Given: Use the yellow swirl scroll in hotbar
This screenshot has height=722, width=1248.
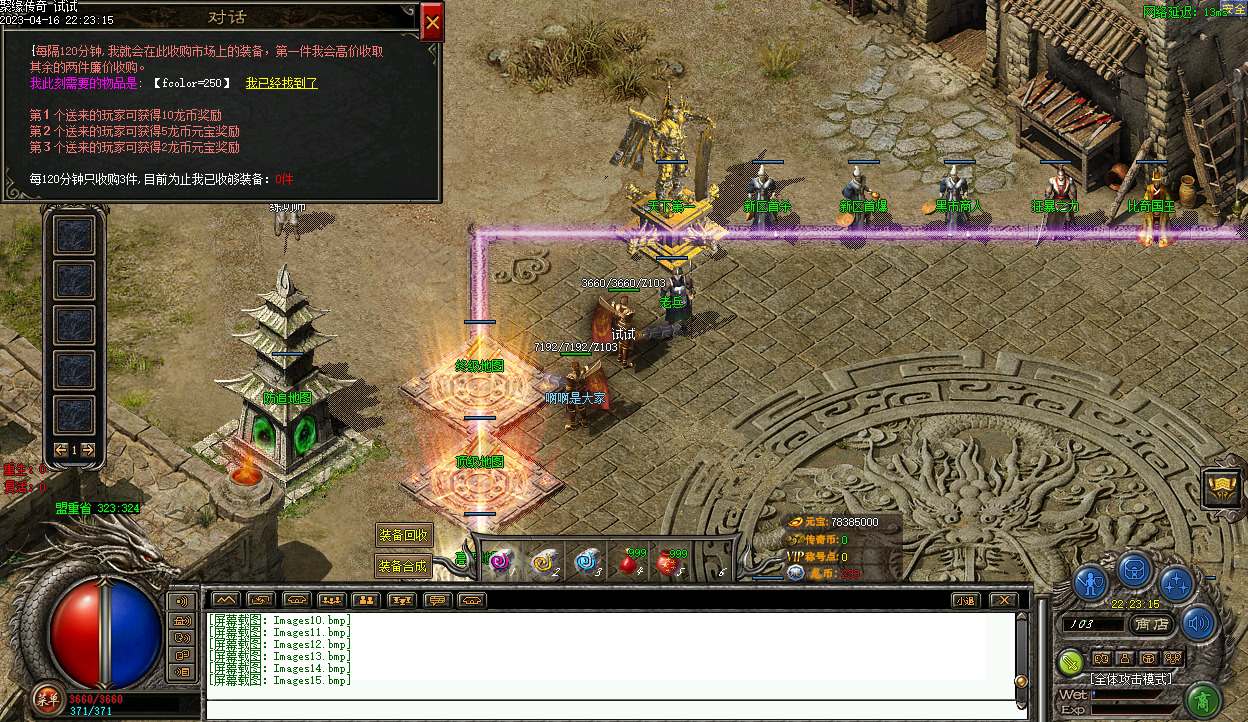Looking at the screenshot, I should [x=543, y=564].
